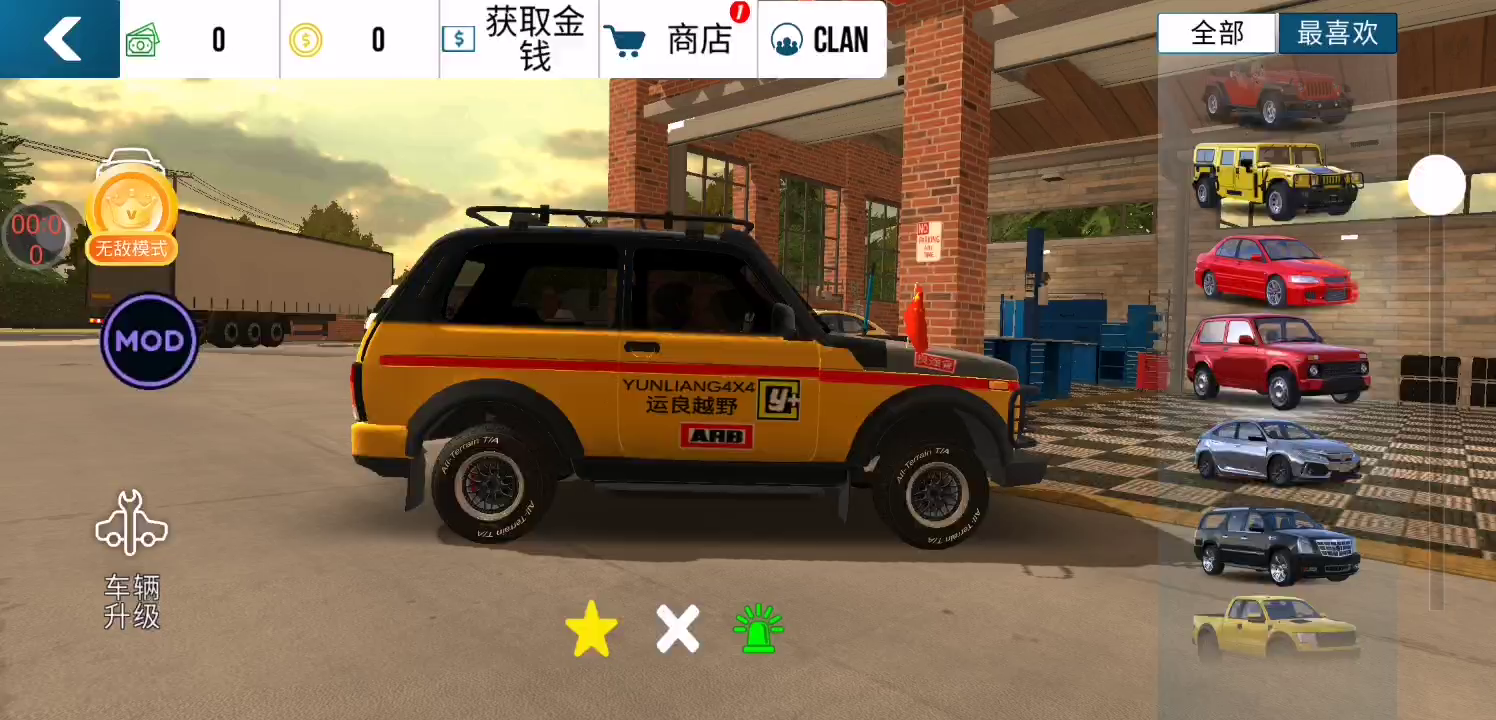Choose the red sedan thumbnail
1496x720 pixels.
(1276, 270)
